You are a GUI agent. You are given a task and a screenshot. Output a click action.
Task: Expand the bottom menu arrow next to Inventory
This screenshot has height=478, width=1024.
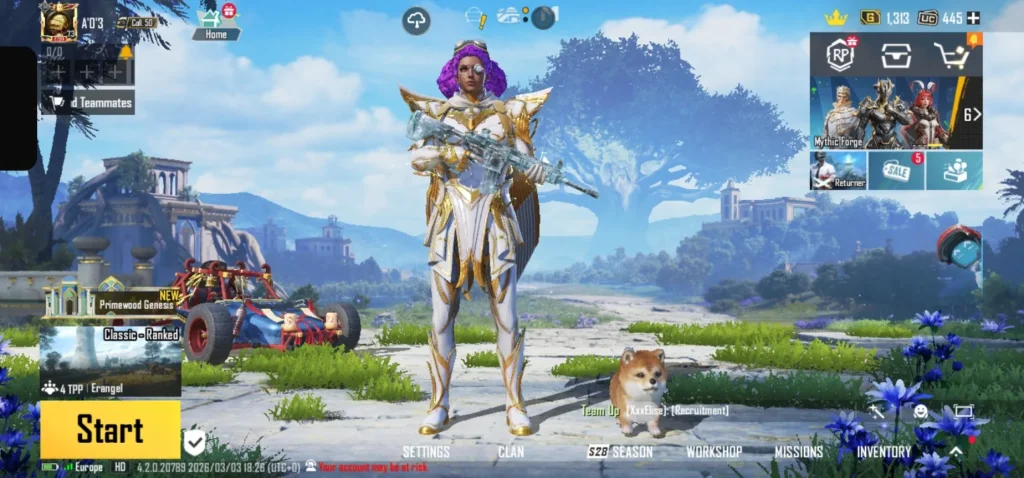click(x=956, y=452)
